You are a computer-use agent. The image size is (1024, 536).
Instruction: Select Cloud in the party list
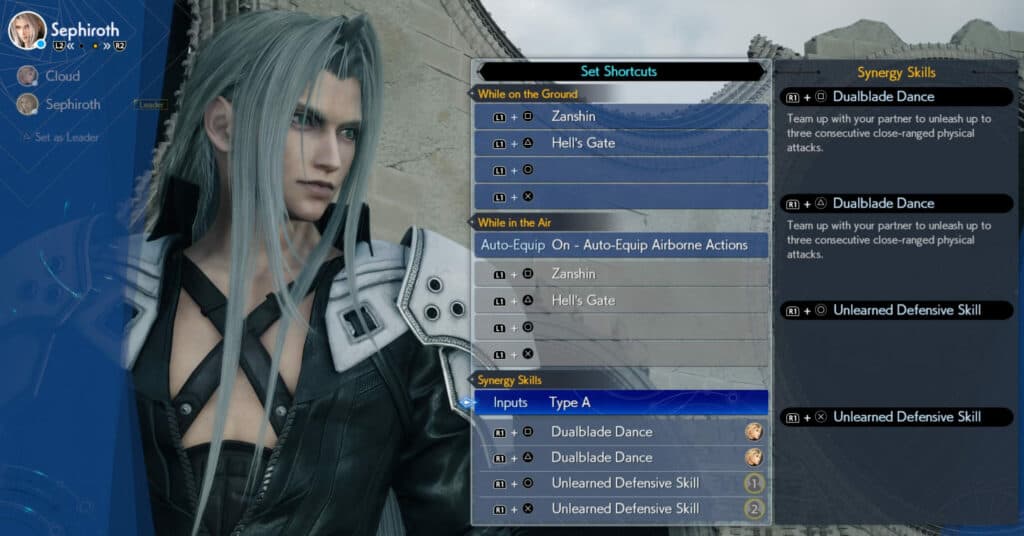(61, 76)
